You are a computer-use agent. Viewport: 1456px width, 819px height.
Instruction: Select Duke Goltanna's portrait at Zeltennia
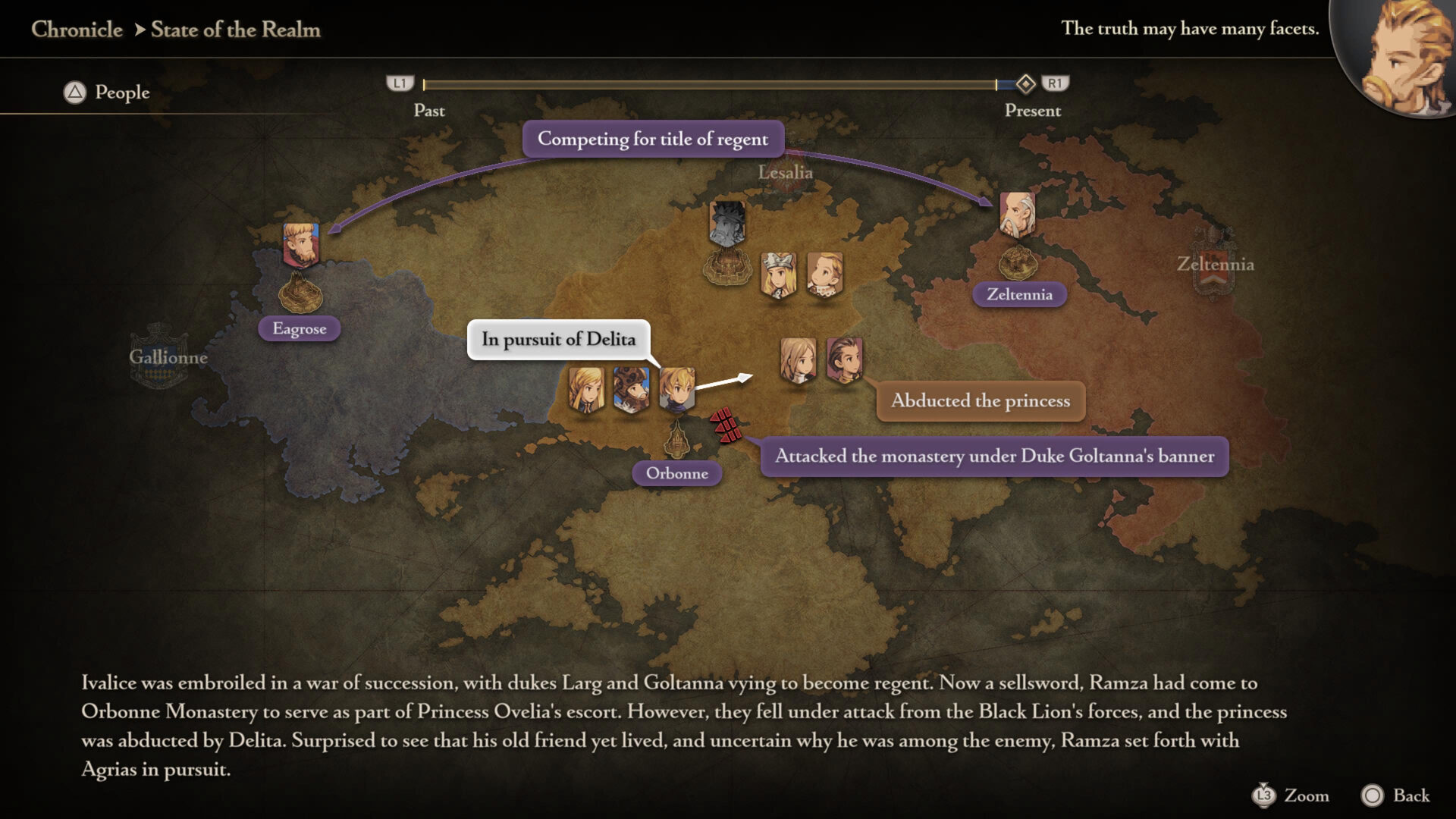point(1017,214)
